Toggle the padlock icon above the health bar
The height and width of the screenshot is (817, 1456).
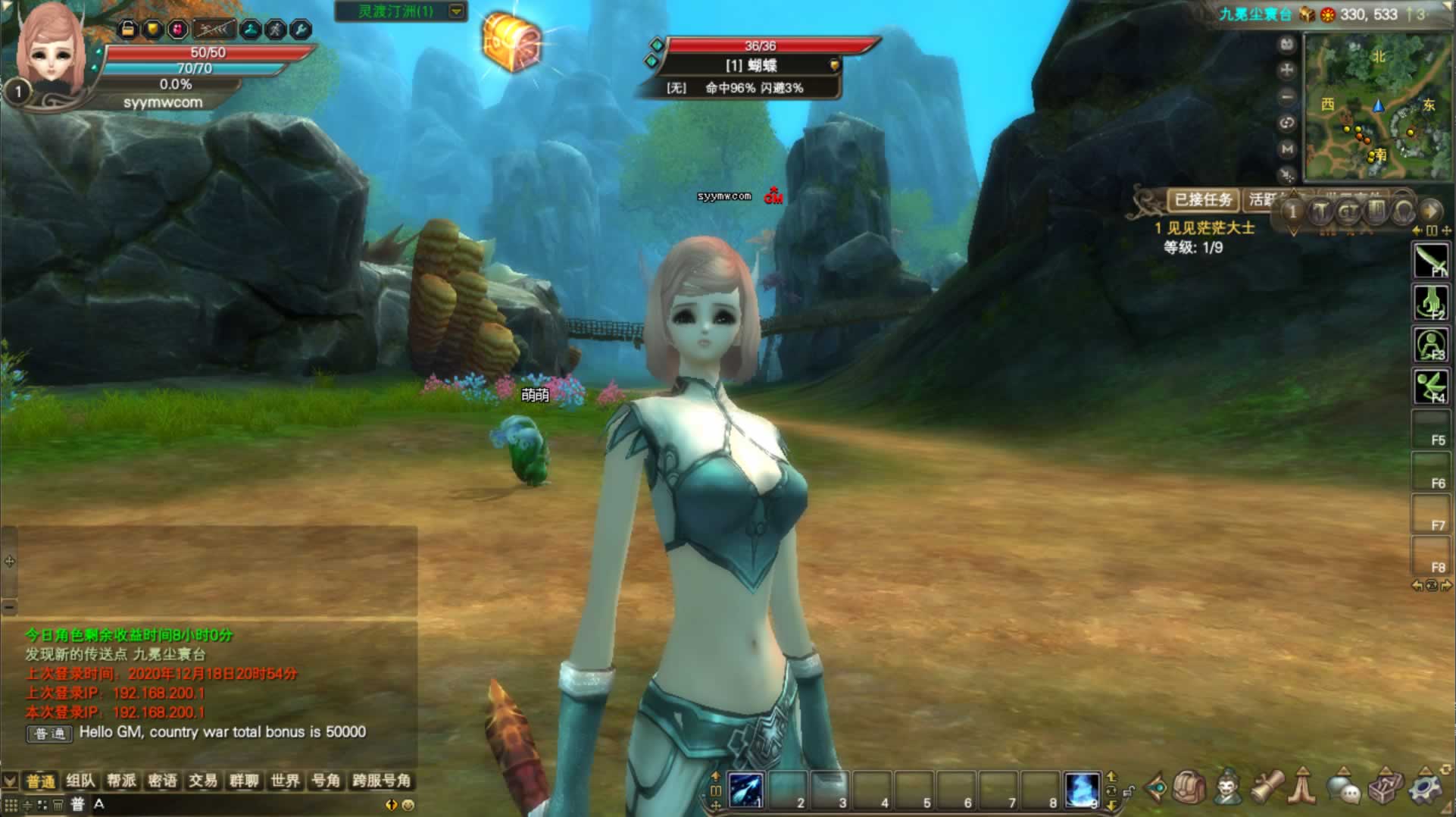click(128, 30)
